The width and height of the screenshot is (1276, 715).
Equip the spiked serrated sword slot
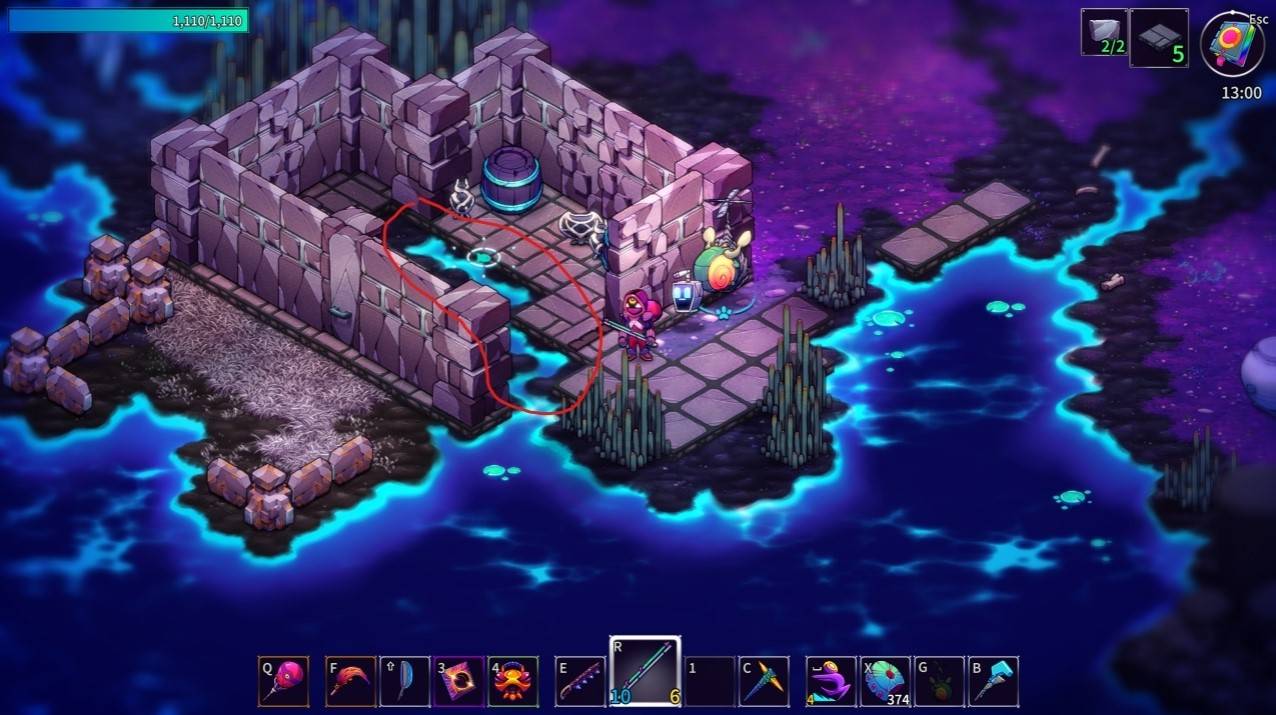point(581,681)
